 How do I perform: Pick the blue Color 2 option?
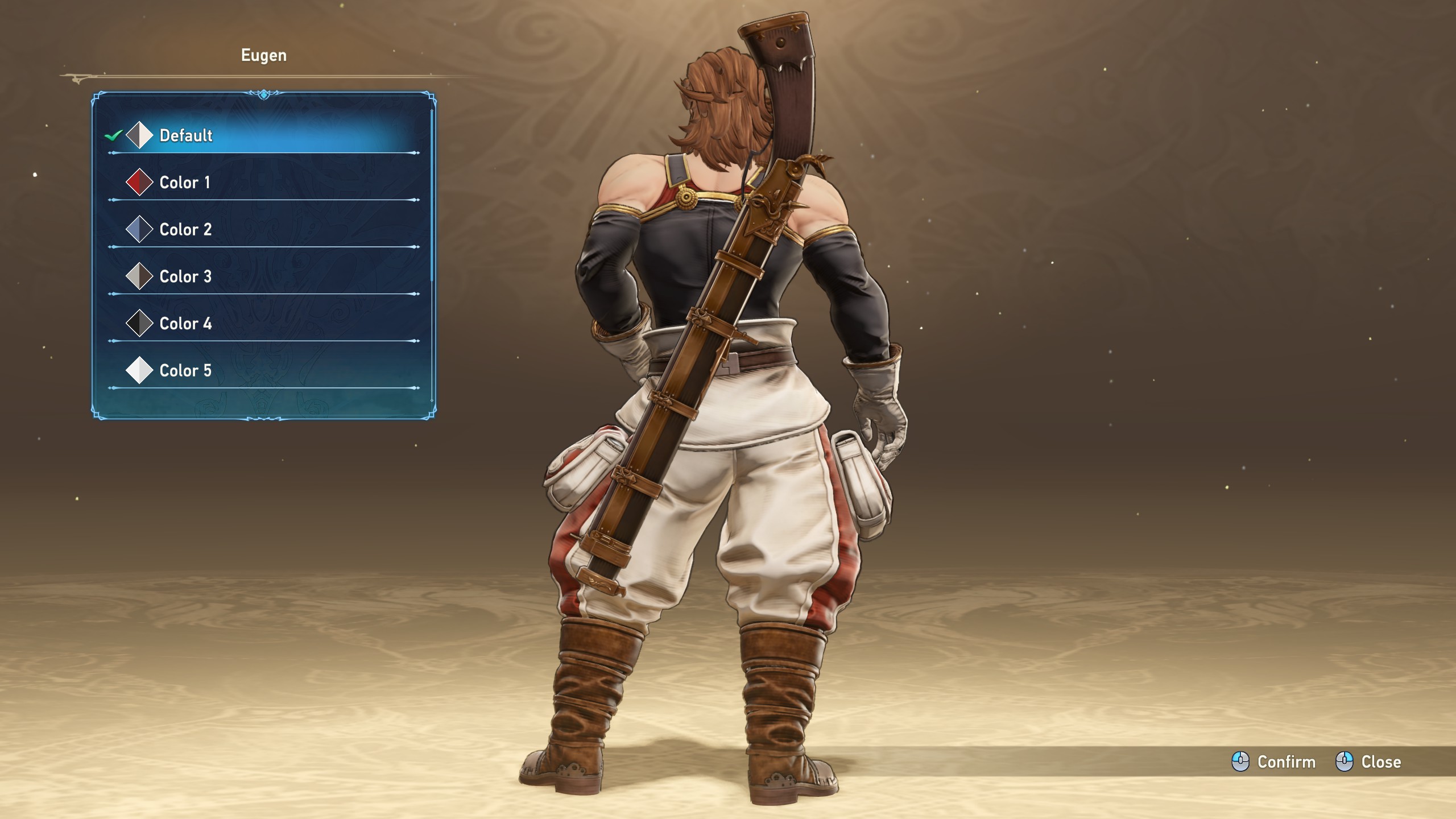pos(185,230)
